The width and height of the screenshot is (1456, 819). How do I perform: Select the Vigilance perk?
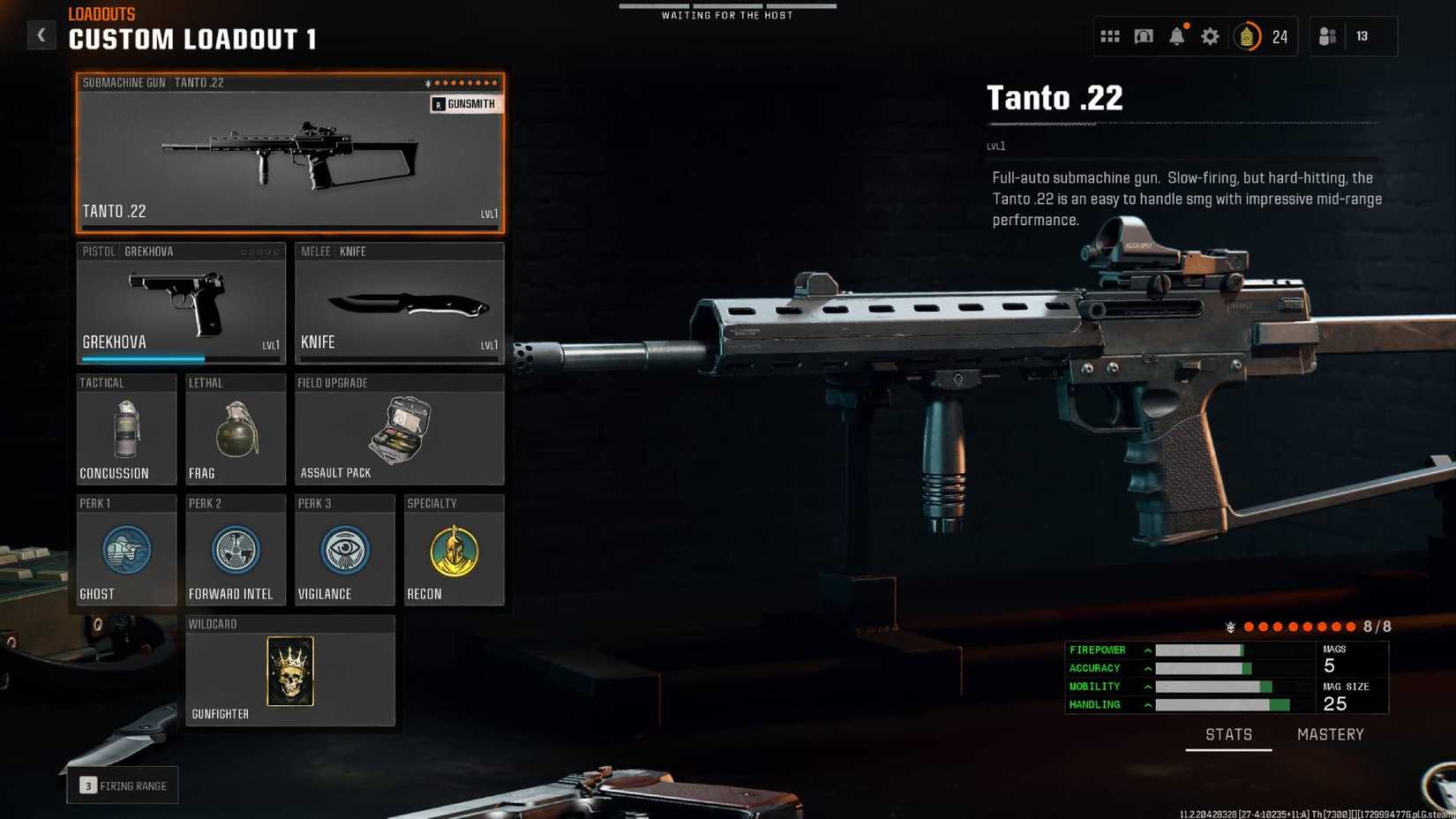click(344, 551)
